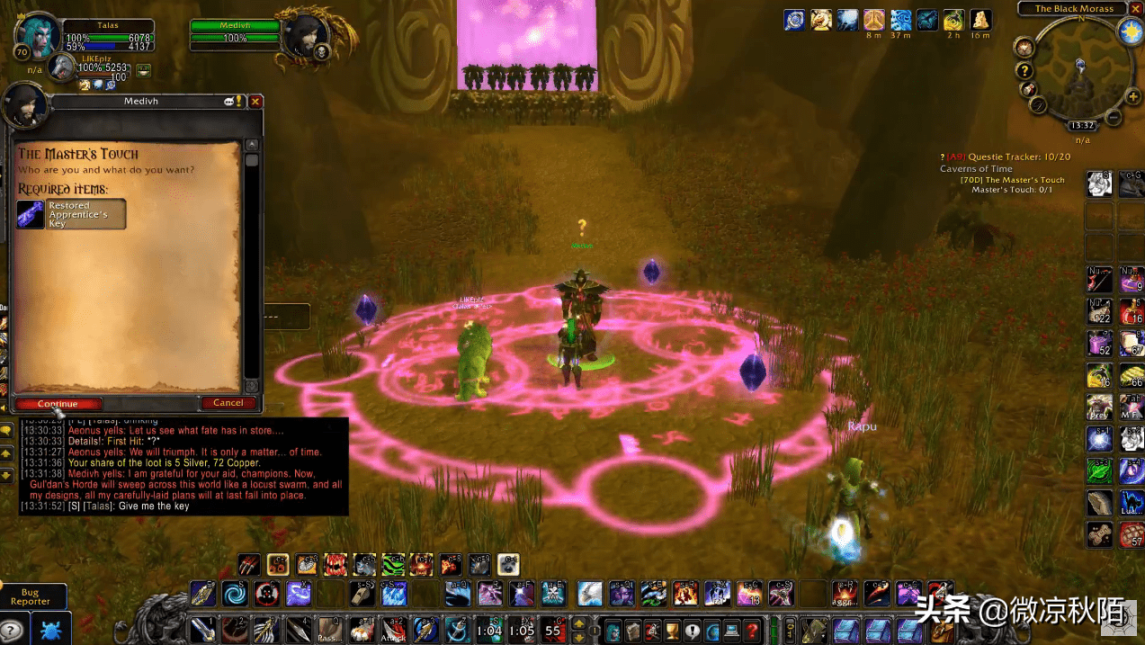This screenshot has width=1145, height=645.
Task: Click the minimap clock showing 13:32
Action: [1082, 126]
